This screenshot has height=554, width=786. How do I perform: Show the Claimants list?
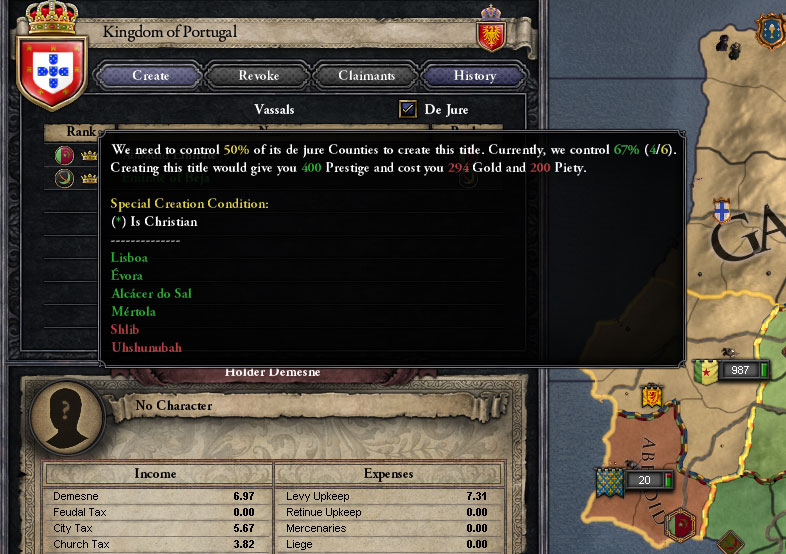(x=366, y=75)
